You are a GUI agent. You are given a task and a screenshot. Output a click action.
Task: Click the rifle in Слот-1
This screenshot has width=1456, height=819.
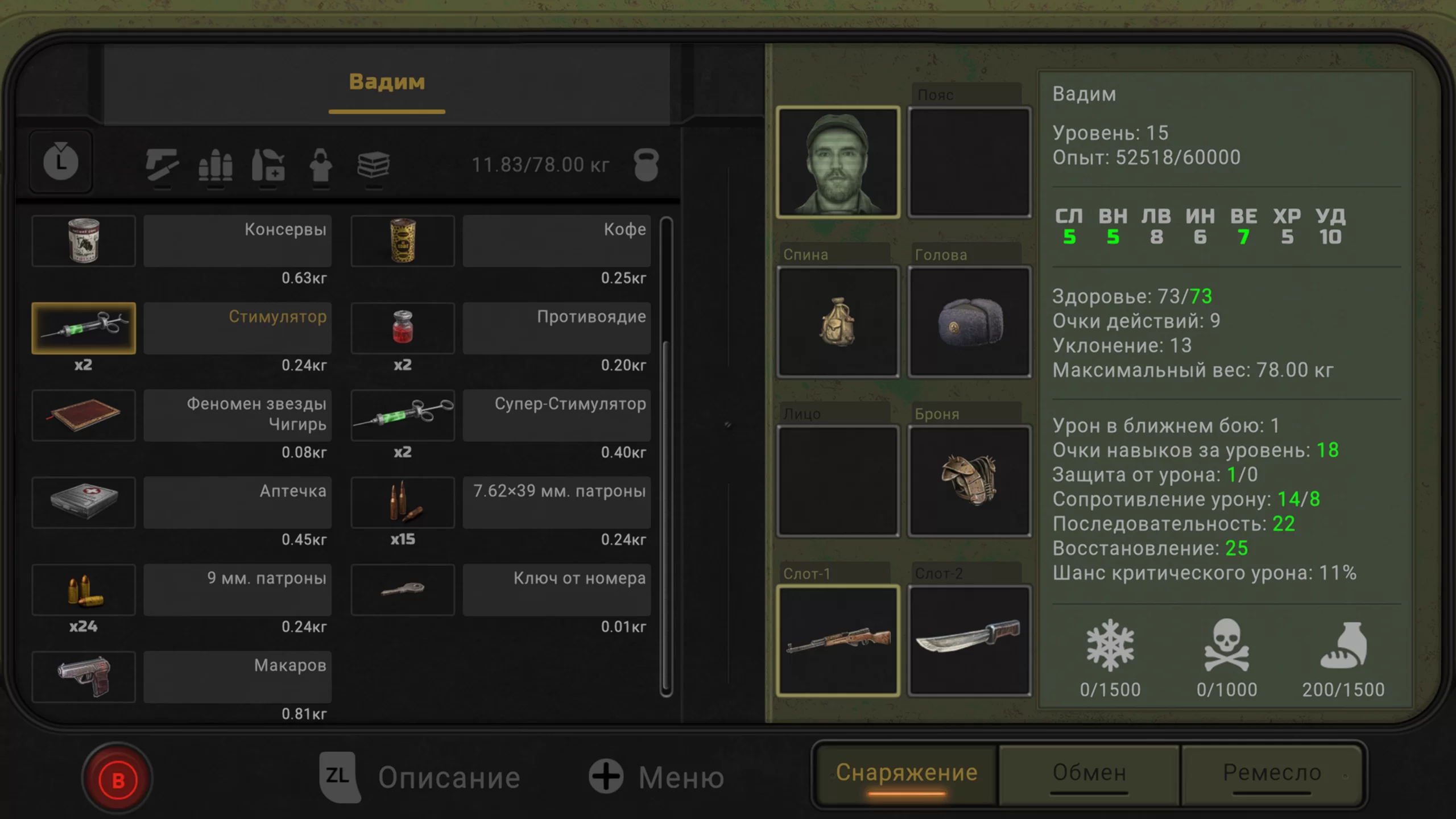click(838, 640)
